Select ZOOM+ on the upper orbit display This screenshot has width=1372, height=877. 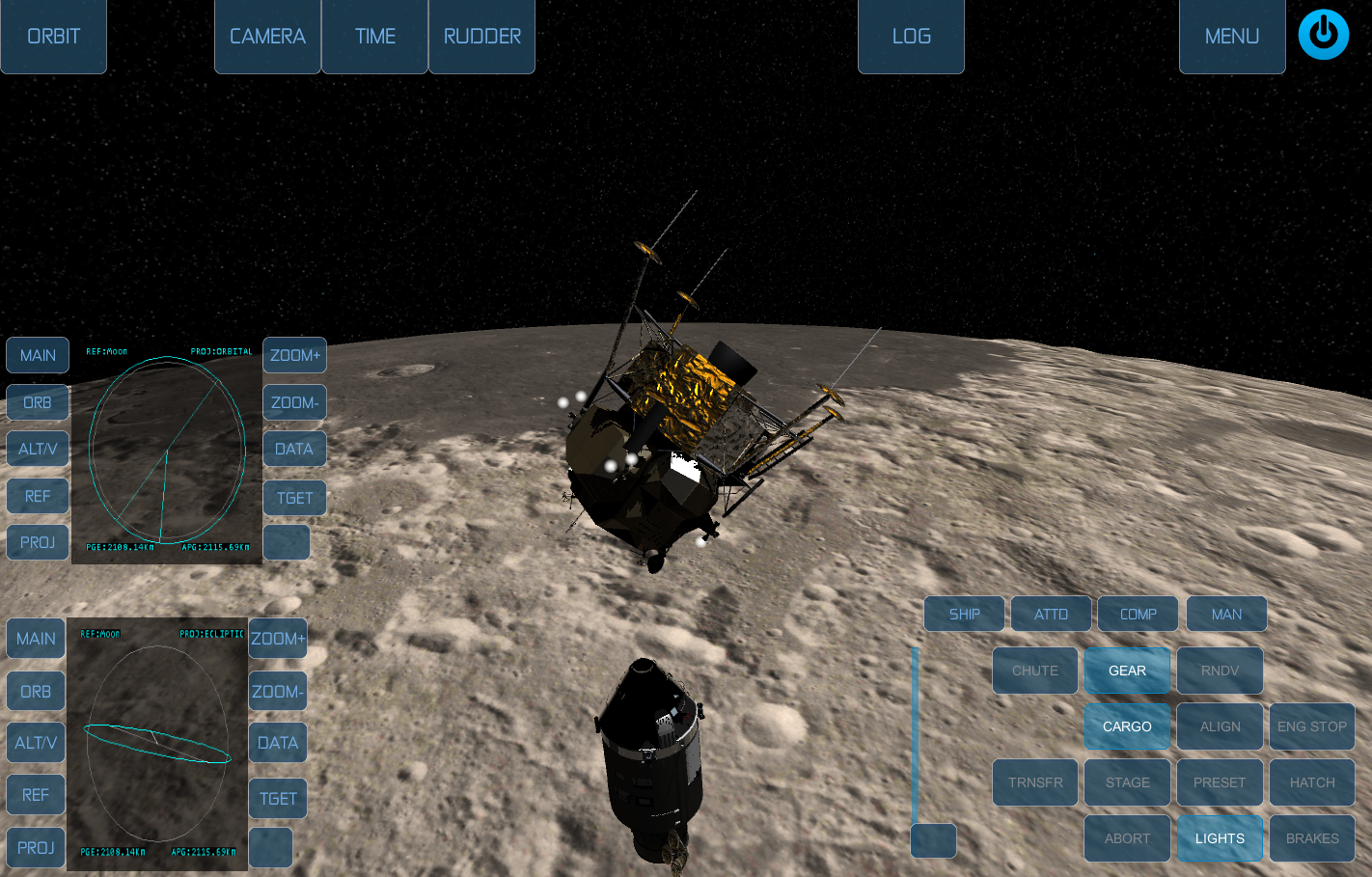coord(294,355)
